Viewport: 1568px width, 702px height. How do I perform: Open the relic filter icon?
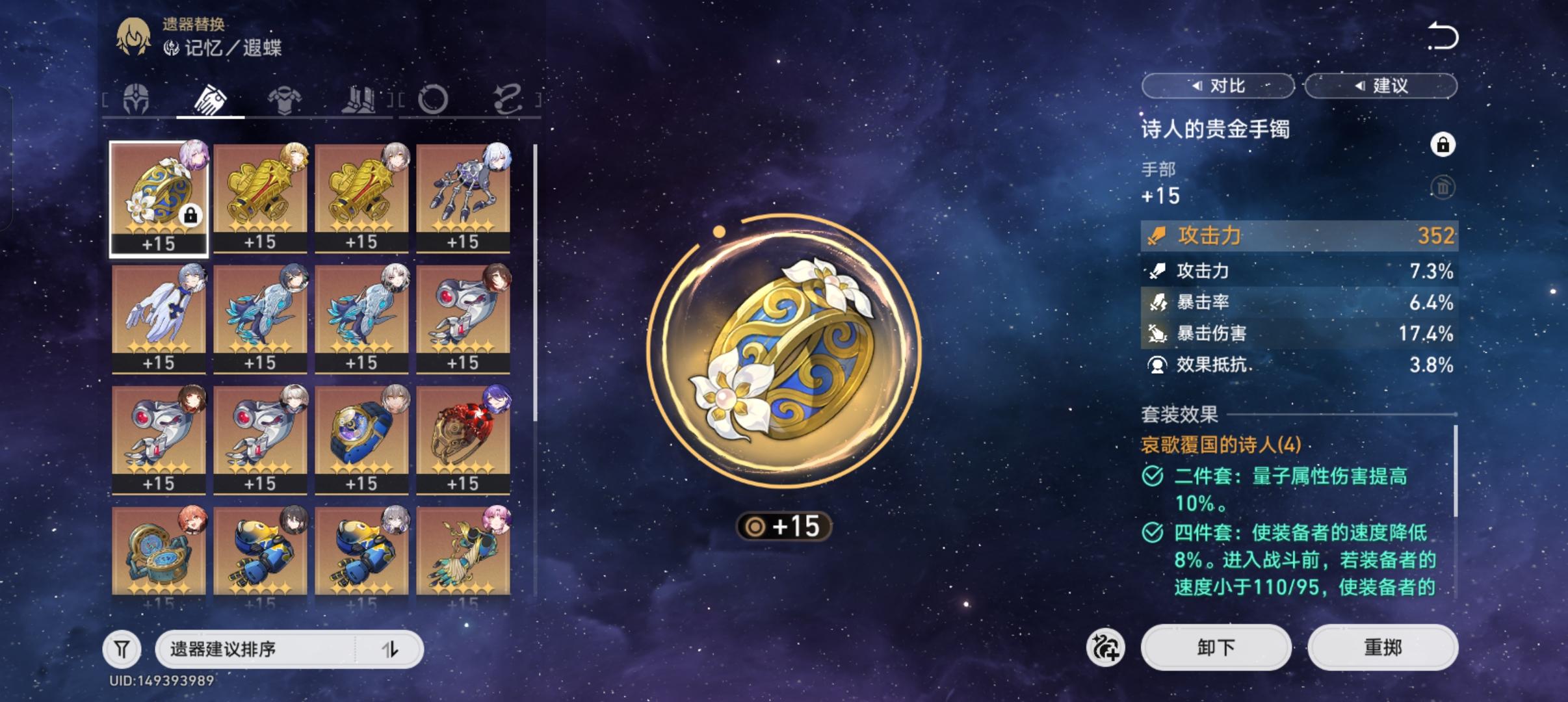(122, 648)
